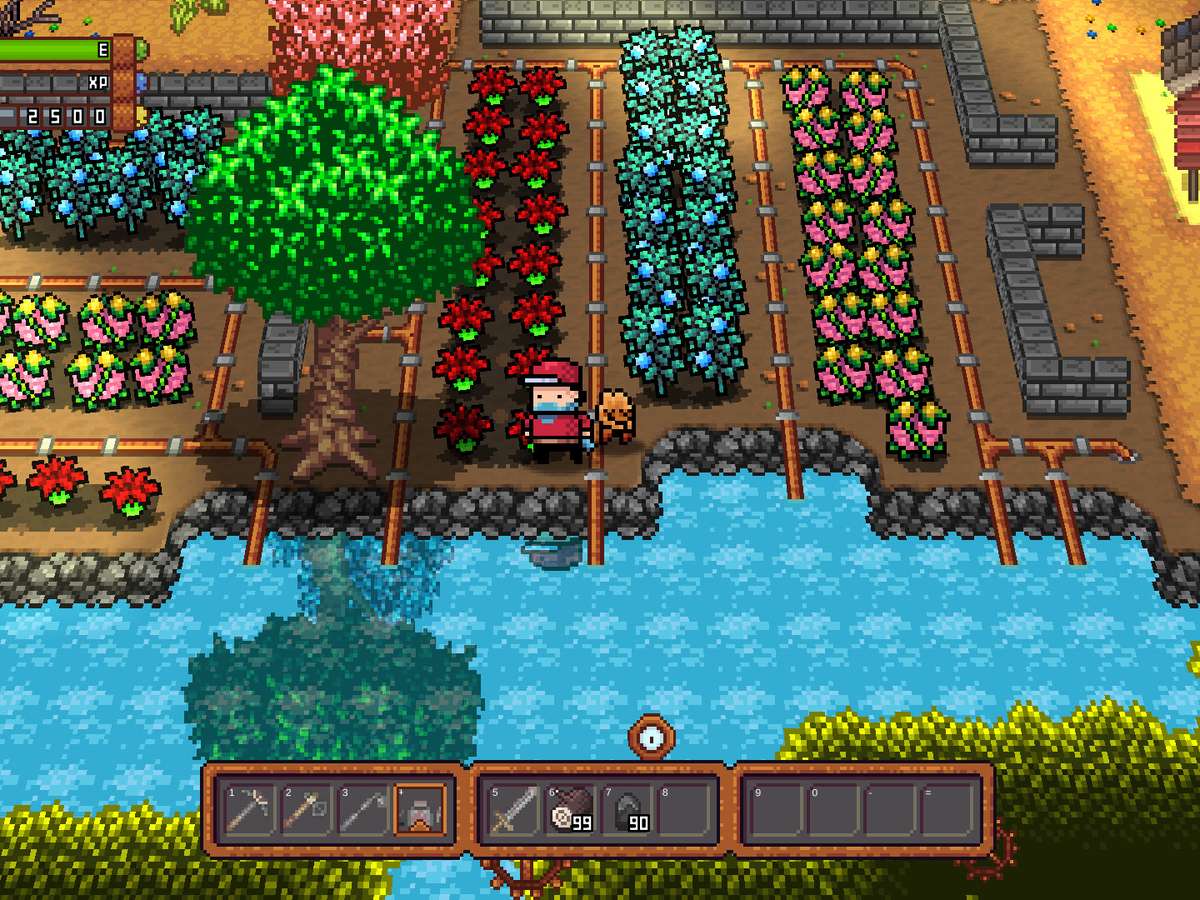Click the round clock icon above the hotbar
The height and width of the screenshot is (900, 1200).
point(651,737)
